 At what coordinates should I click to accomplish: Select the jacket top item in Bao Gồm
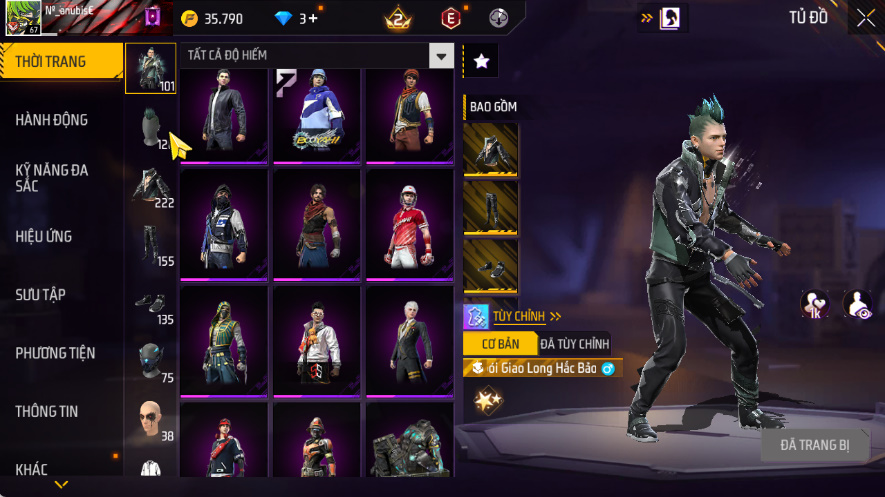tap(491, 150)
